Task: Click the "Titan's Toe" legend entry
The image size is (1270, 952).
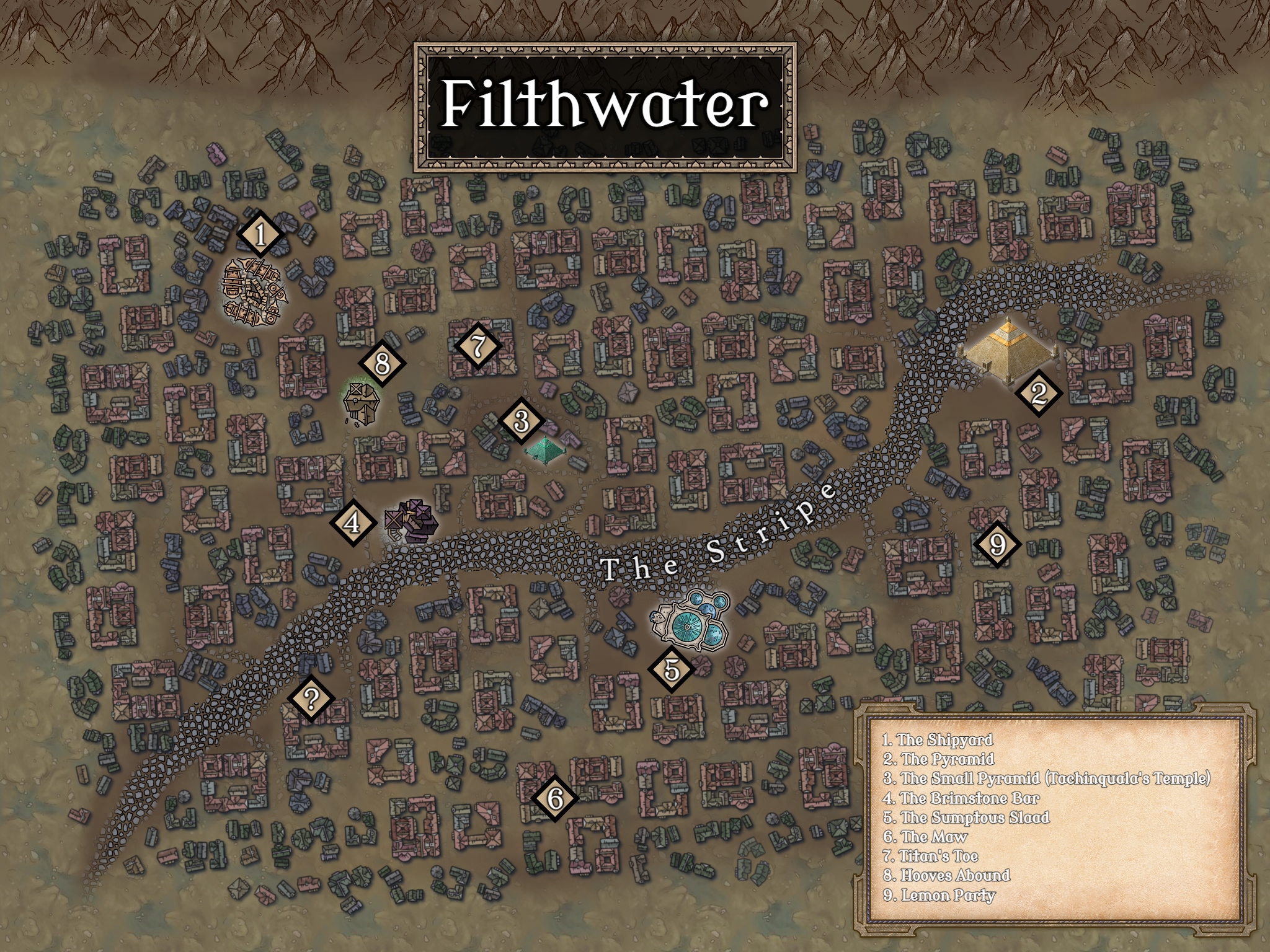Action: (931, 857)
